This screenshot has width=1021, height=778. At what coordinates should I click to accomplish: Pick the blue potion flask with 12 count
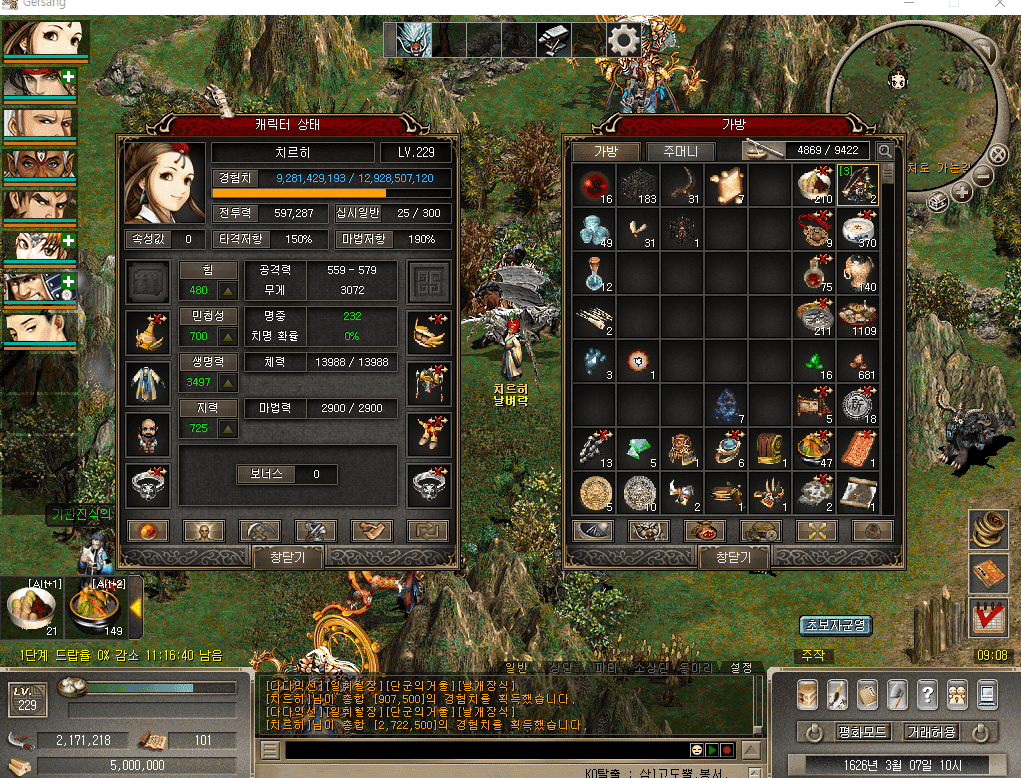pyautogui.click(x=595, y=272)
